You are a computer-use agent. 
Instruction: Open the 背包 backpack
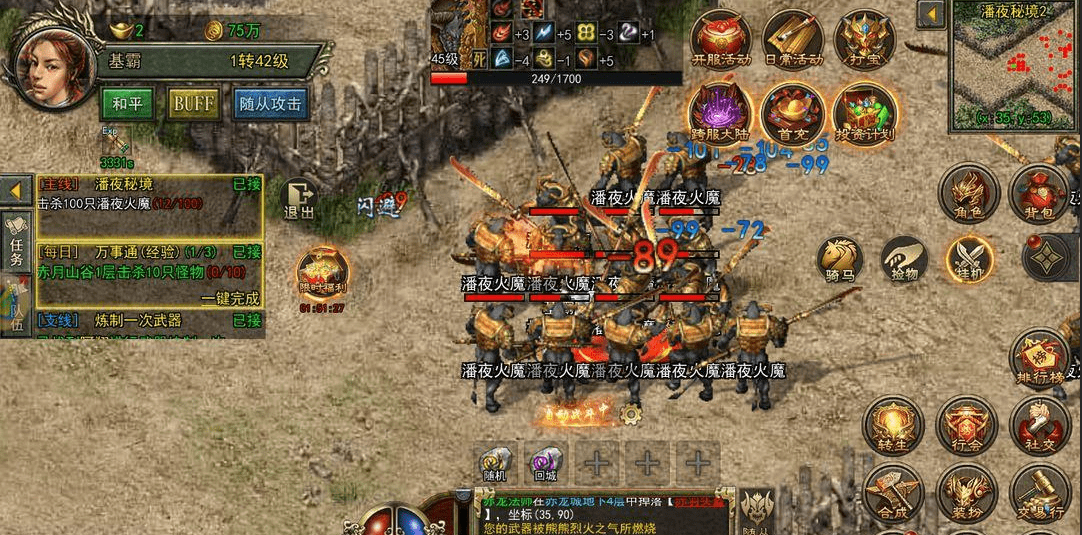[1036, 194]
